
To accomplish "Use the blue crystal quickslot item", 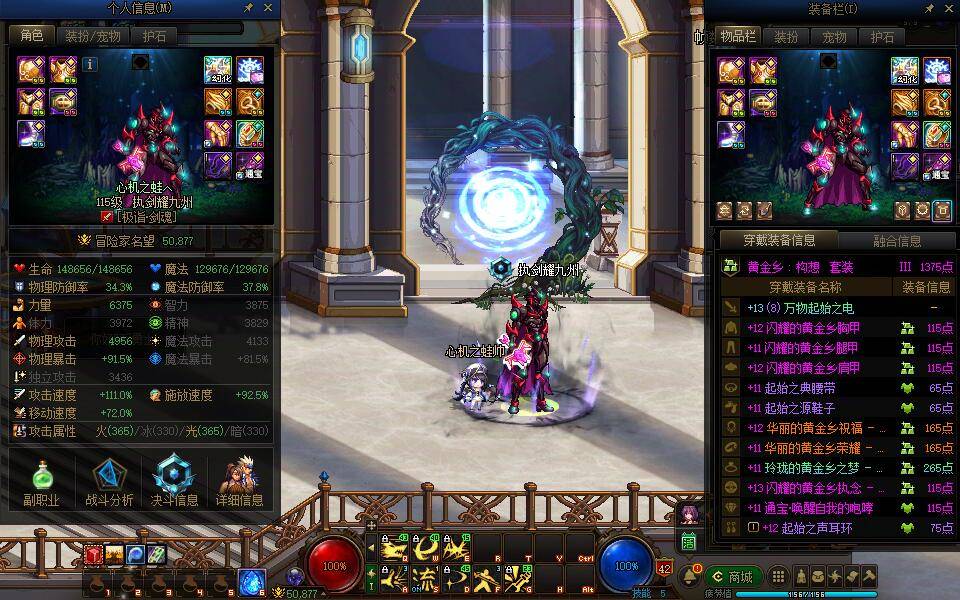I will click(x=251, y=580).
